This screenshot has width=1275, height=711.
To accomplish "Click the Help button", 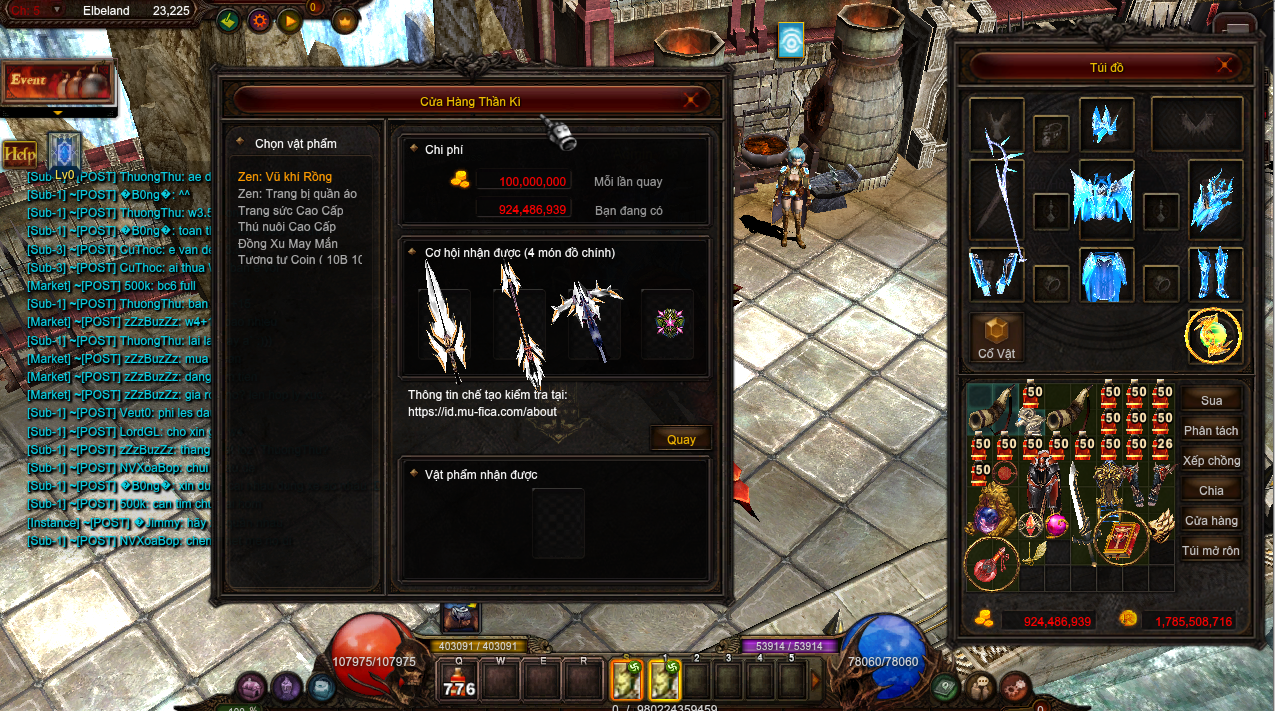I will (x=19, y=154).
